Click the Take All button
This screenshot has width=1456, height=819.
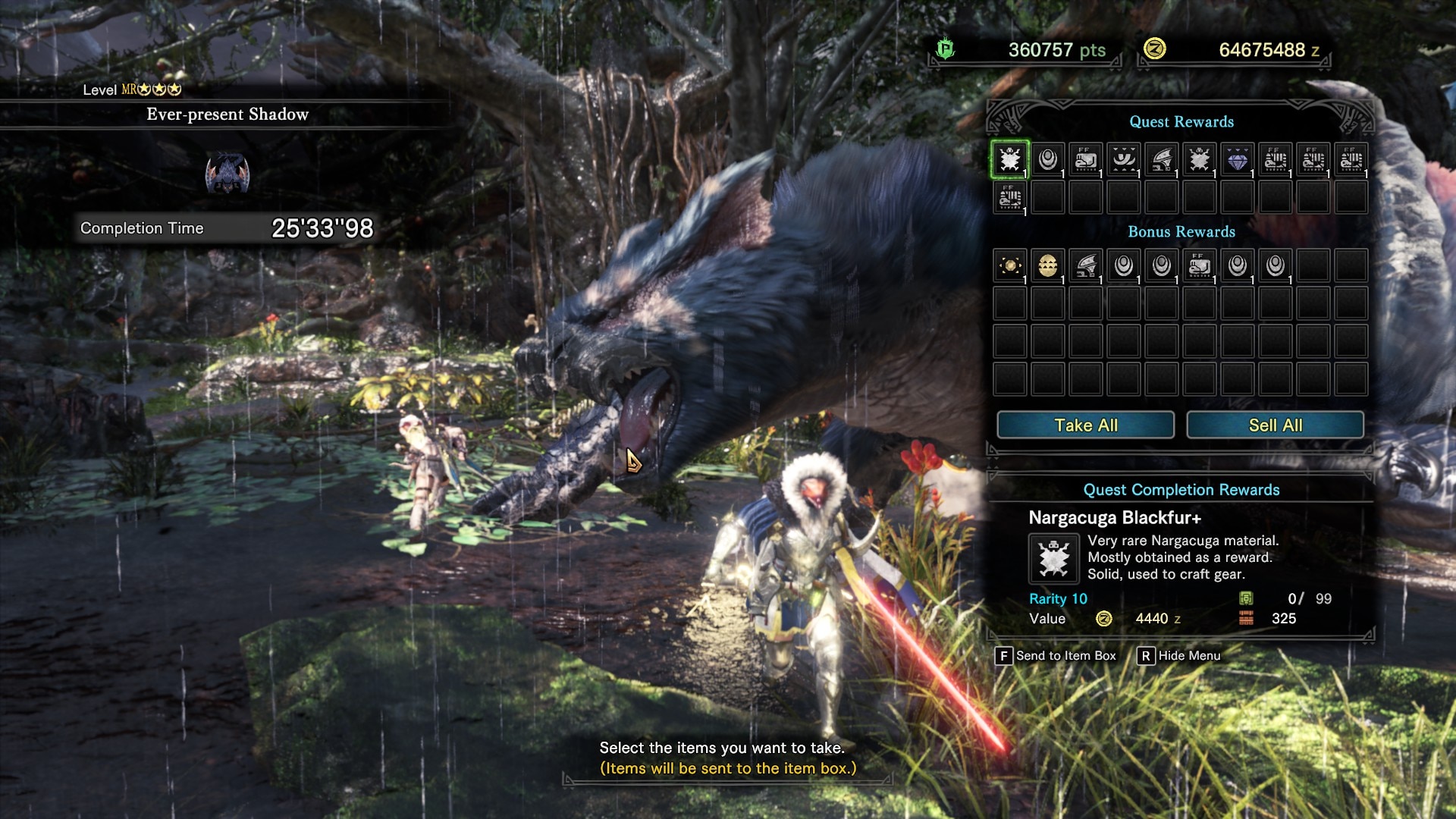click(1085, 425)
